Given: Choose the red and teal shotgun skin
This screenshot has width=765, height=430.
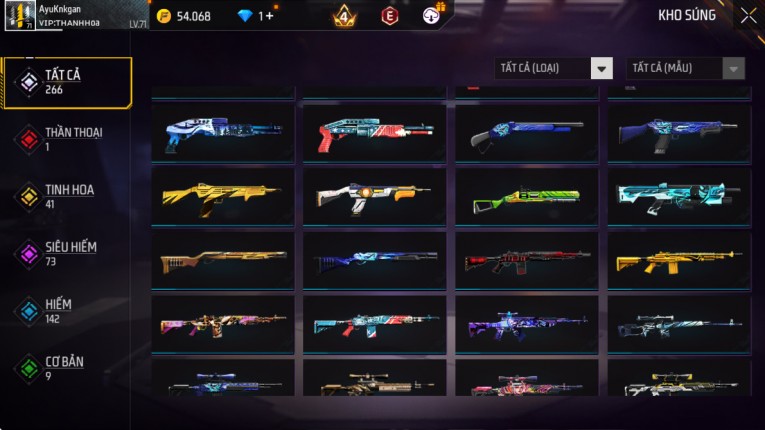Looking at the screenshot, I should pos(375,134).
